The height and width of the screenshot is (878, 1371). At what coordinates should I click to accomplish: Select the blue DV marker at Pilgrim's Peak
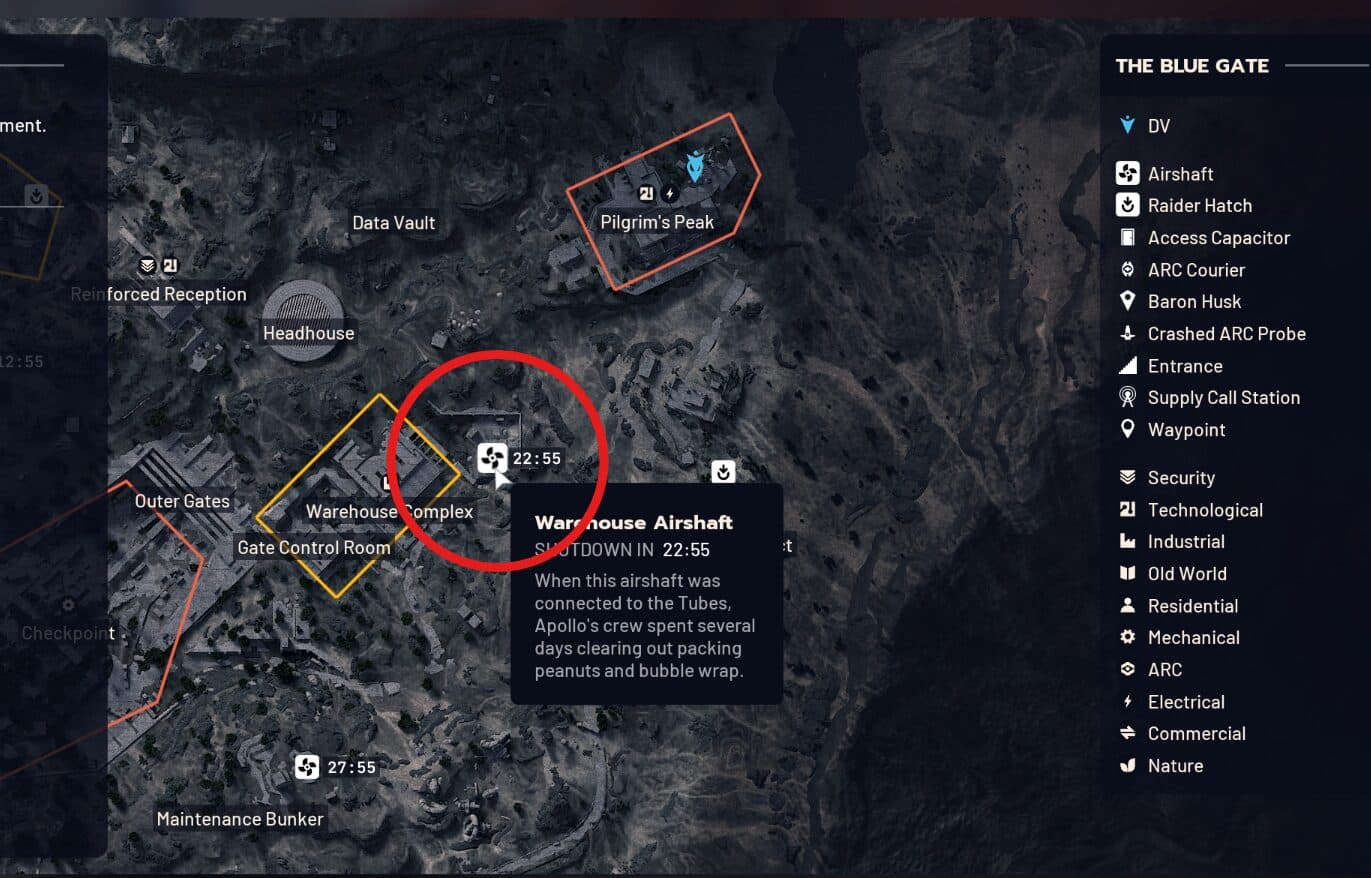tap(697, 162)
